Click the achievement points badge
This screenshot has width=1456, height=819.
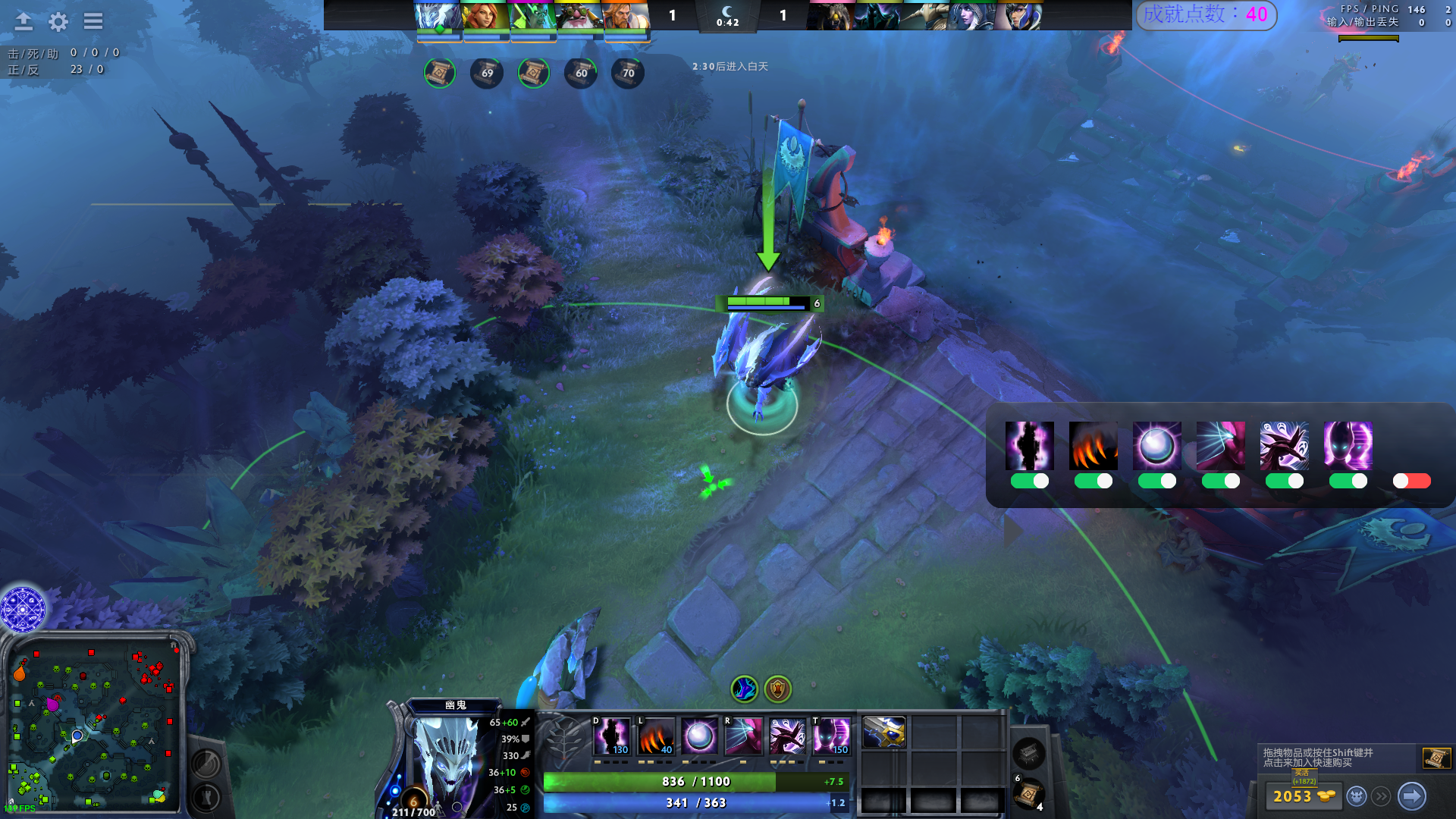pyautogui.click(x=1206, y=14)
